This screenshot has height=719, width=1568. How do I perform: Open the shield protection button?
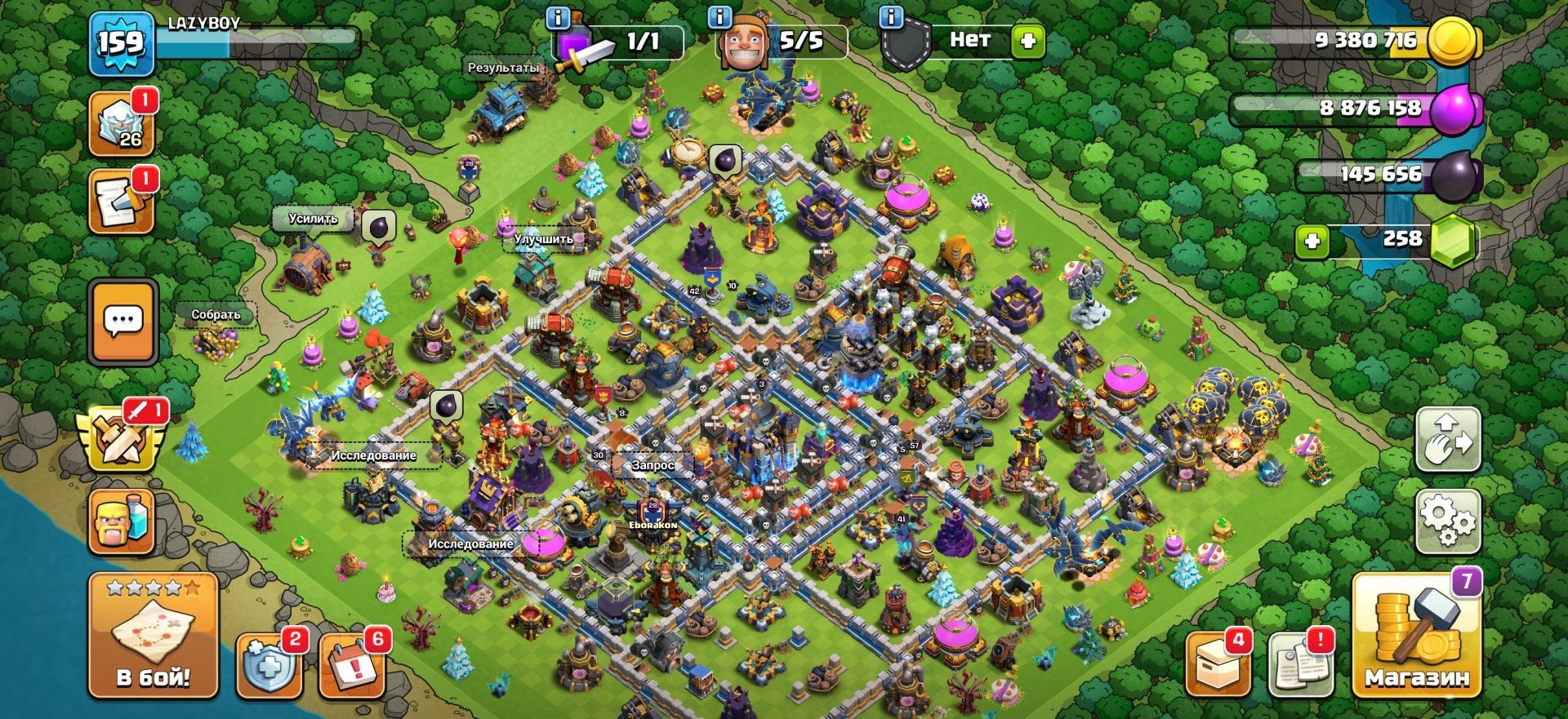[269, 665]
